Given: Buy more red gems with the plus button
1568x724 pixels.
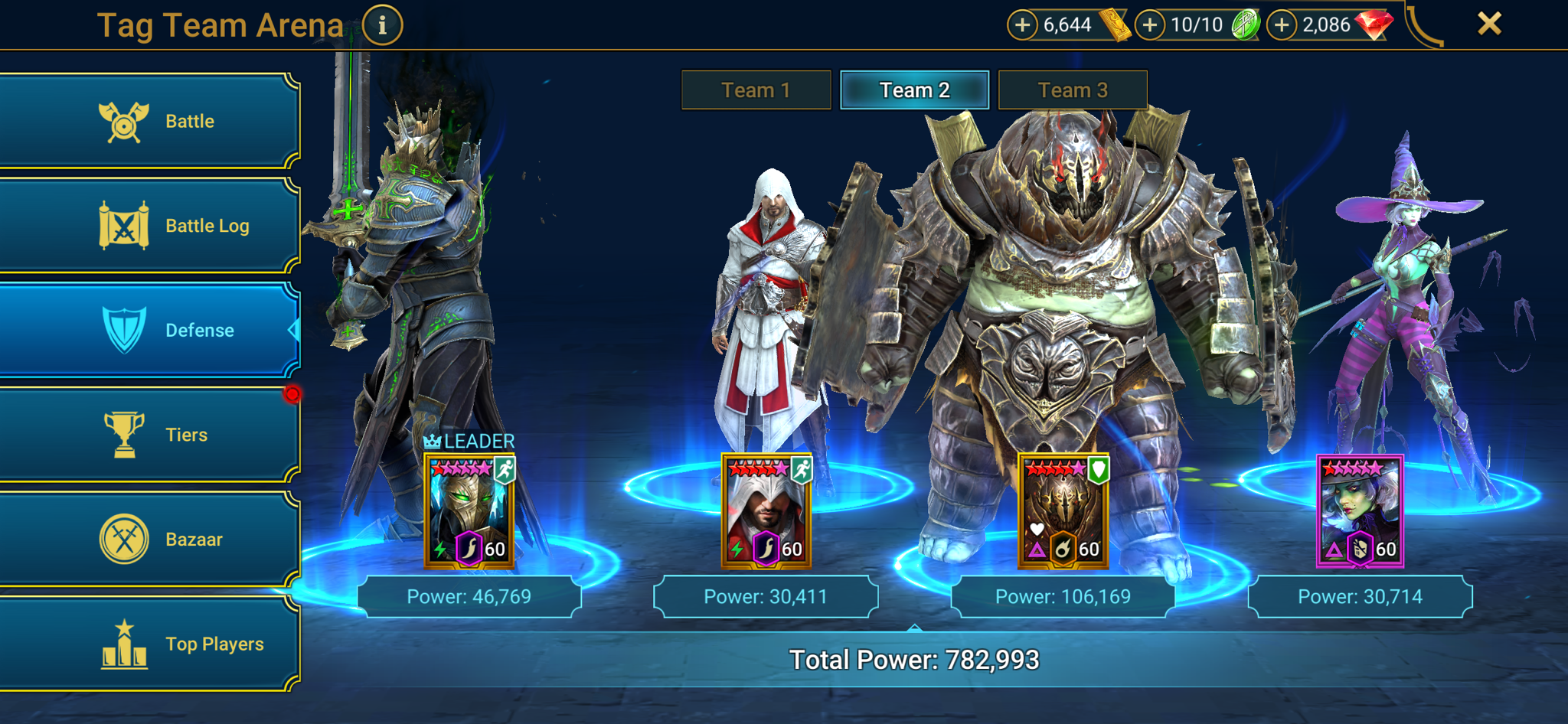Looking at the screenshot, I should coord(1282,25).
